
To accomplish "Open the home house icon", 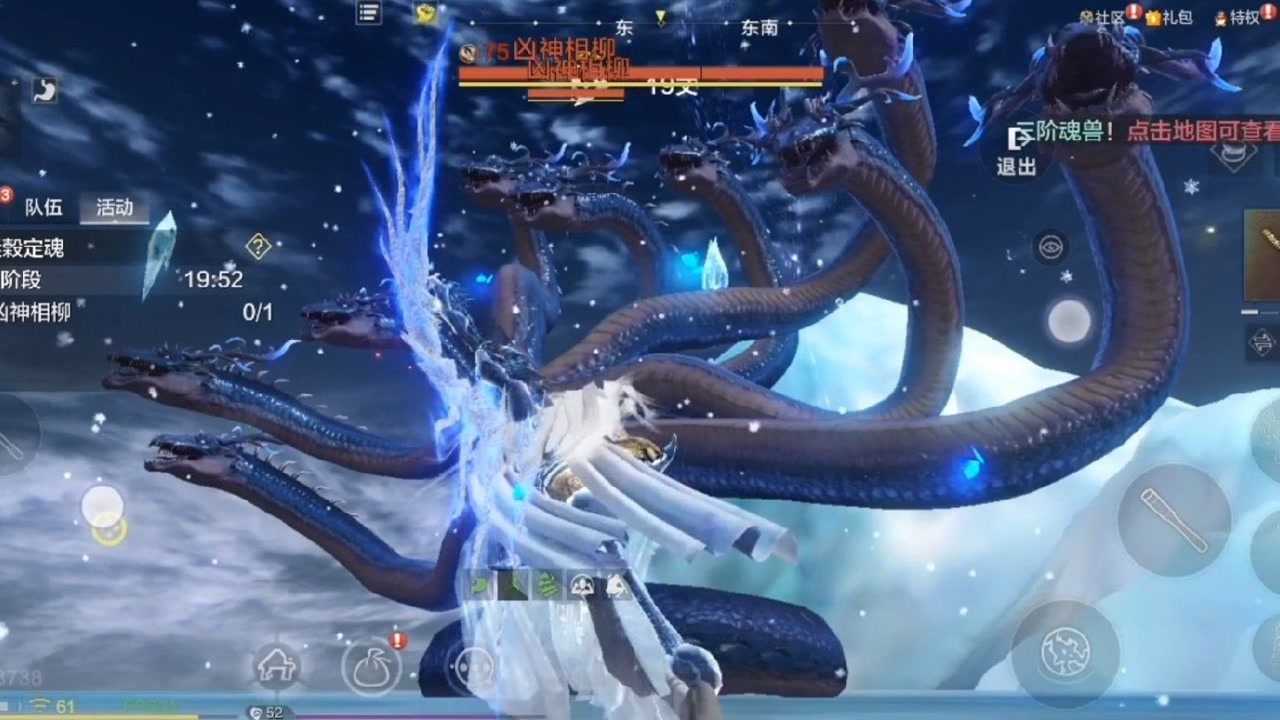I will (x=276, y=665).
